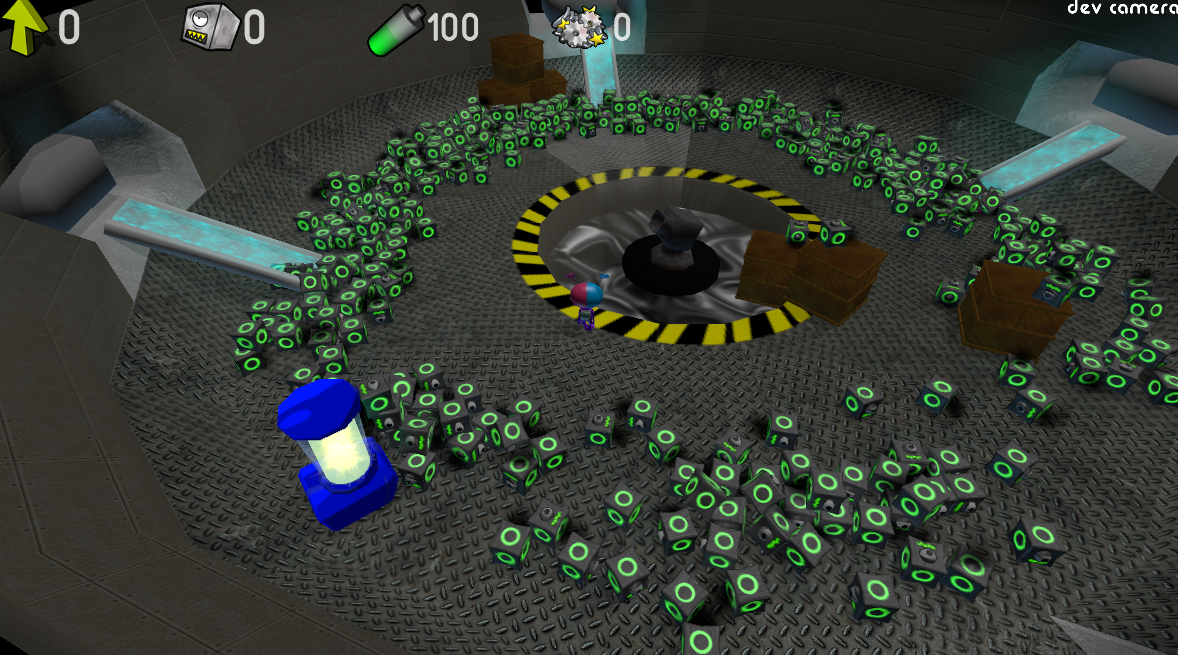Select the silver gears with stars icon
The height and width of the screenshot is (655, 1178).
(x=579, y=27)
